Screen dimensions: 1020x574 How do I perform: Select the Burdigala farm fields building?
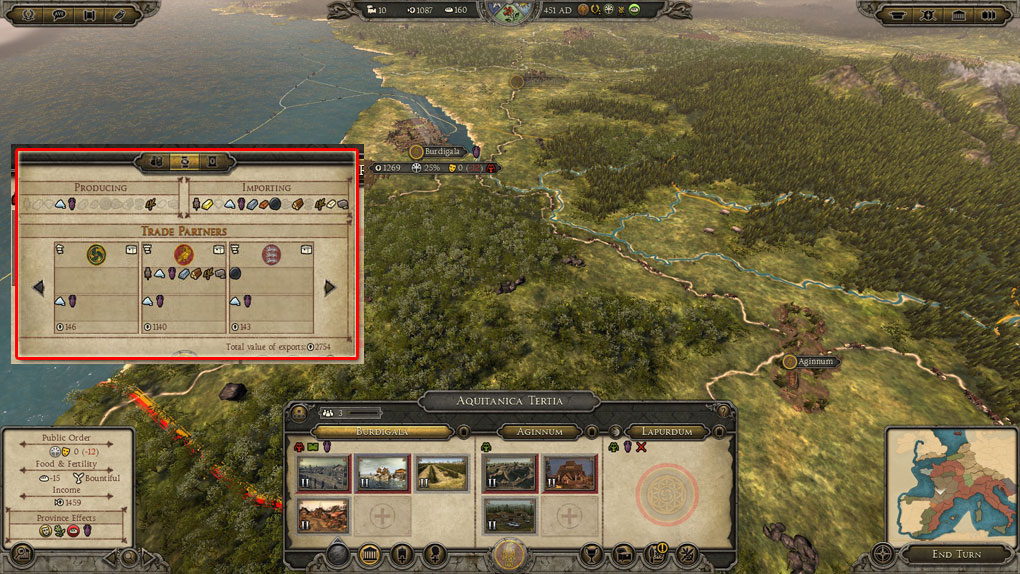[x=441, y=474]
